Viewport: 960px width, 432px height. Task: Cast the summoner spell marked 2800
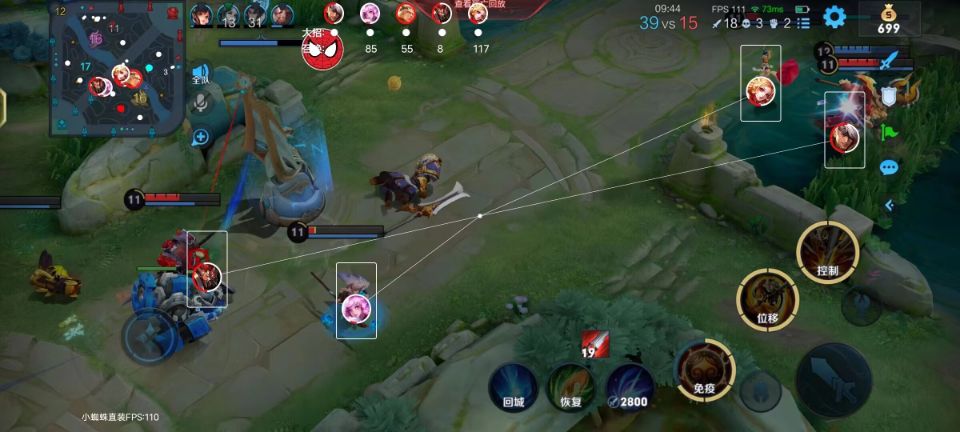coord(629,388)
